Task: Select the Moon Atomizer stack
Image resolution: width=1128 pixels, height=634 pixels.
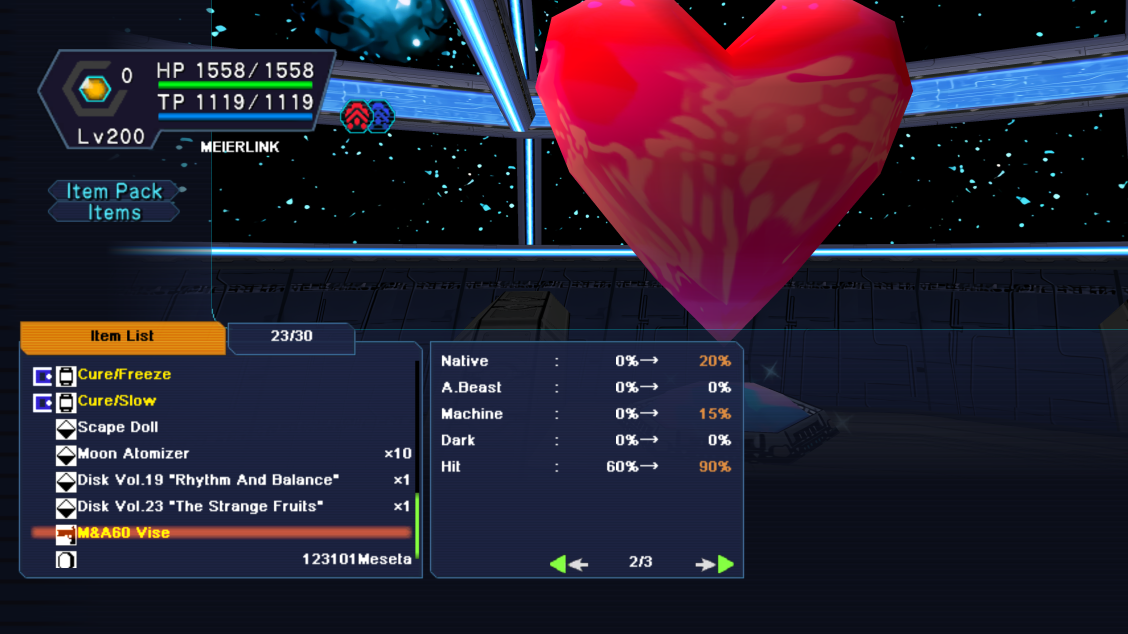Action: pyautogui.click(x=133, y=454)
